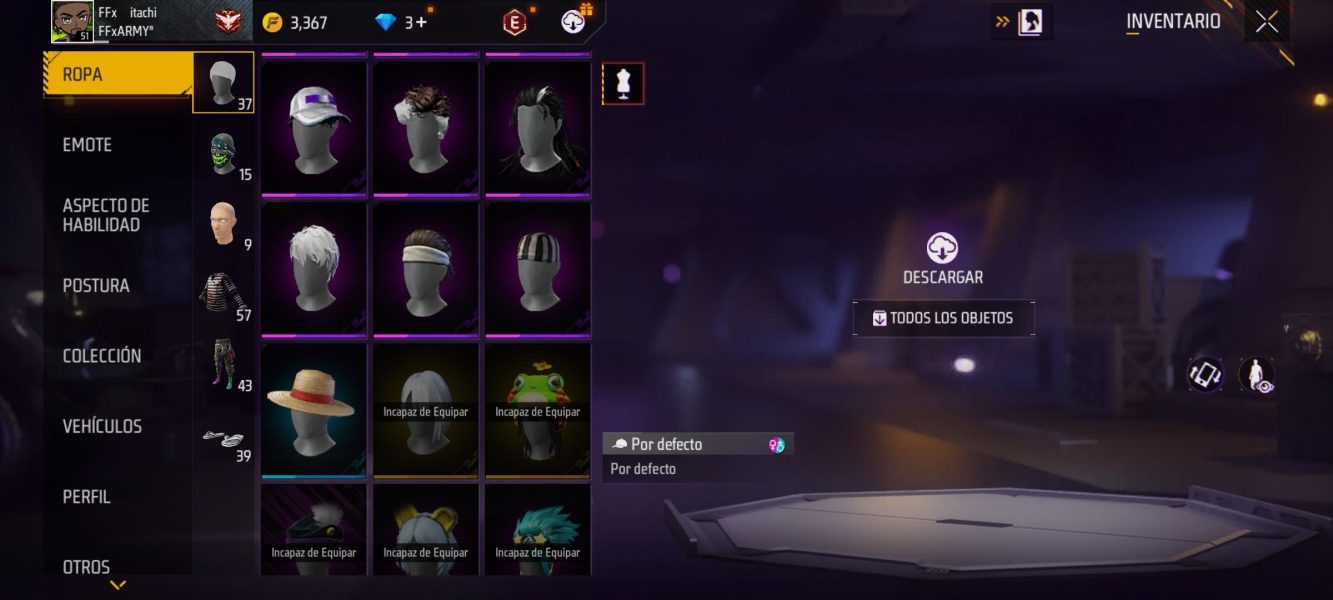Pick the white spiky hair item
This screenshot has width=1333, height=600.
click(x=314, y=267)
